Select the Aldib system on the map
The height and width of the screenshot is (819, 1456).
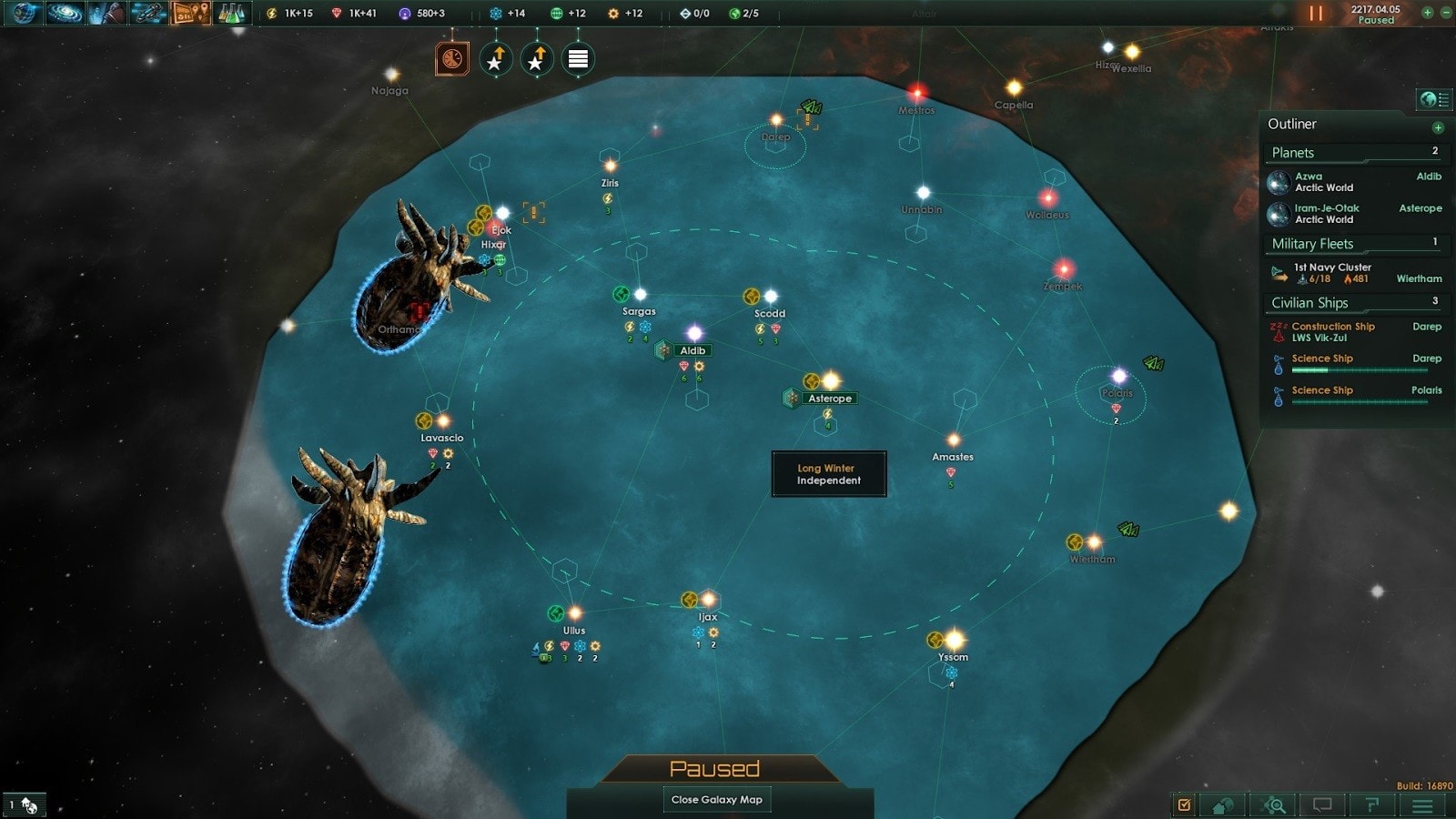pyautogui.click(x=693, y=350)
